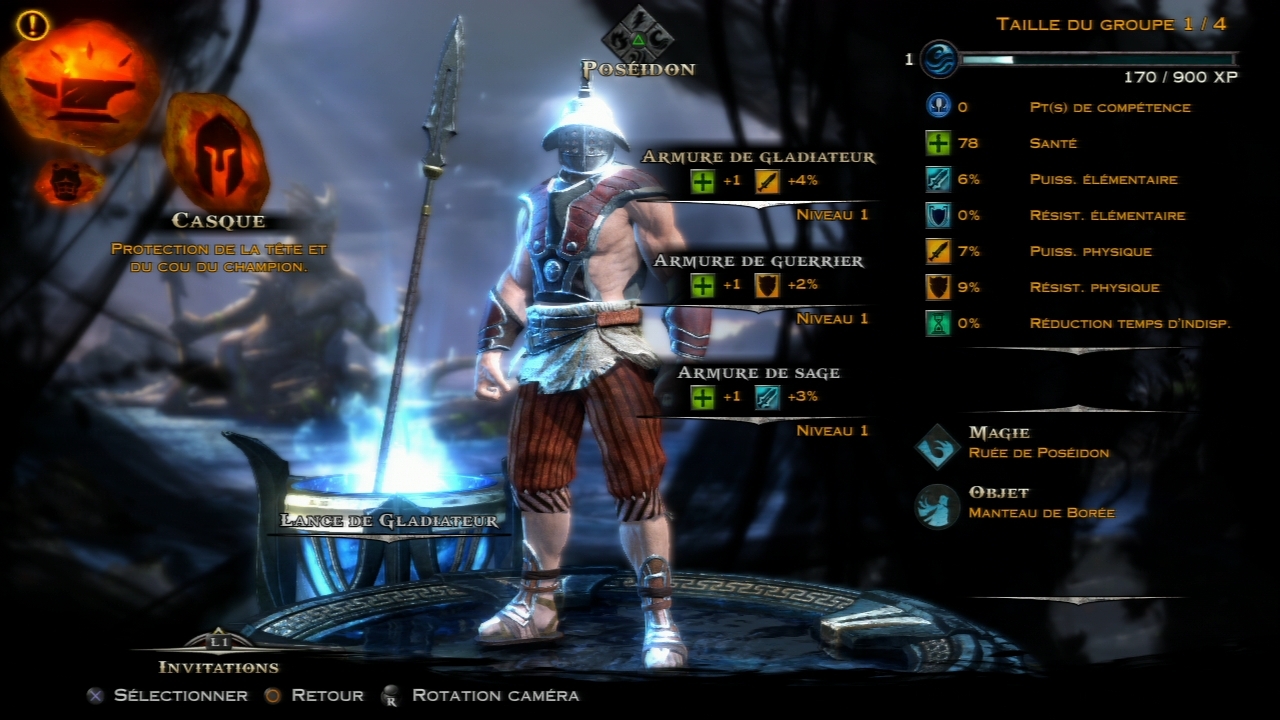Choose the Armure de Guerrier entry

point(758,262)
